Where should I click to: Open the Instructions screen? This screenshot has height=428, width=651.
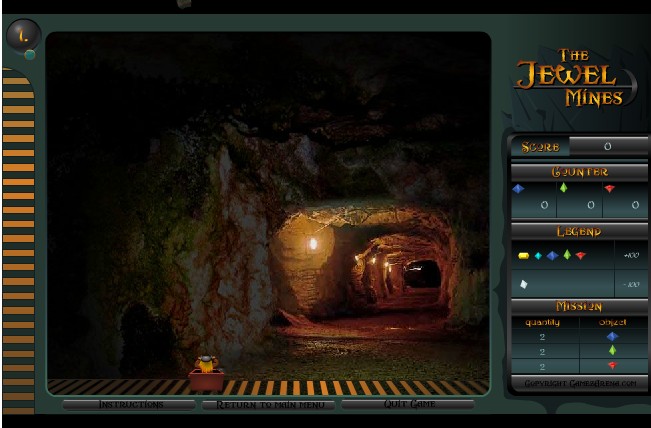click(x=129, y=405)
